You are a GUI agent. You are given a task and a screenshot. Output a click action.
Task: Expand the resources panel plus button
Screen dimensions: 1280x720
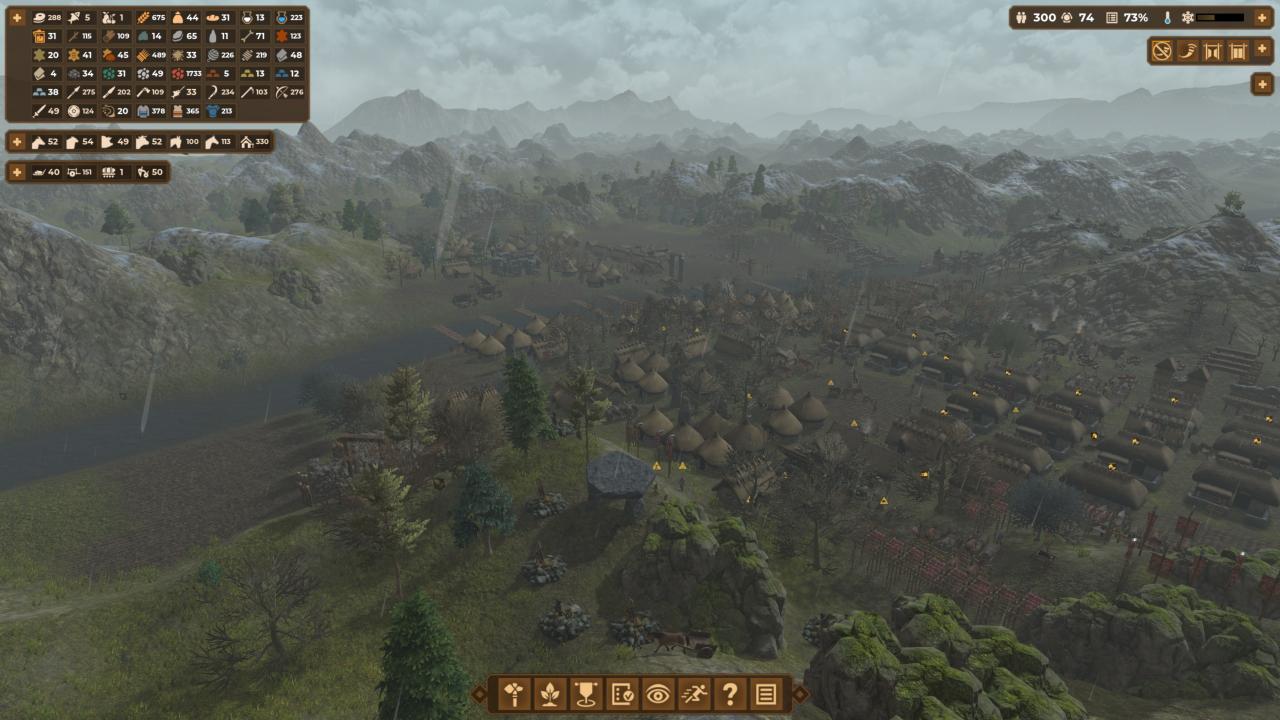tap(17, 18)
